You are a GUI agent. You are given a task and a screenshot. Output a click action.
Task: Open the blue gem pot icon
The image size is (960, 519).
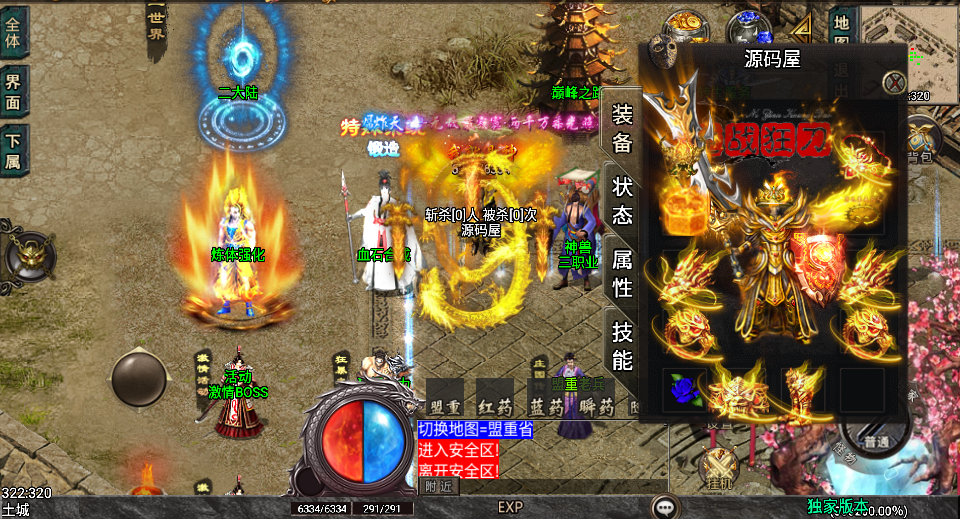pos(744,26)
